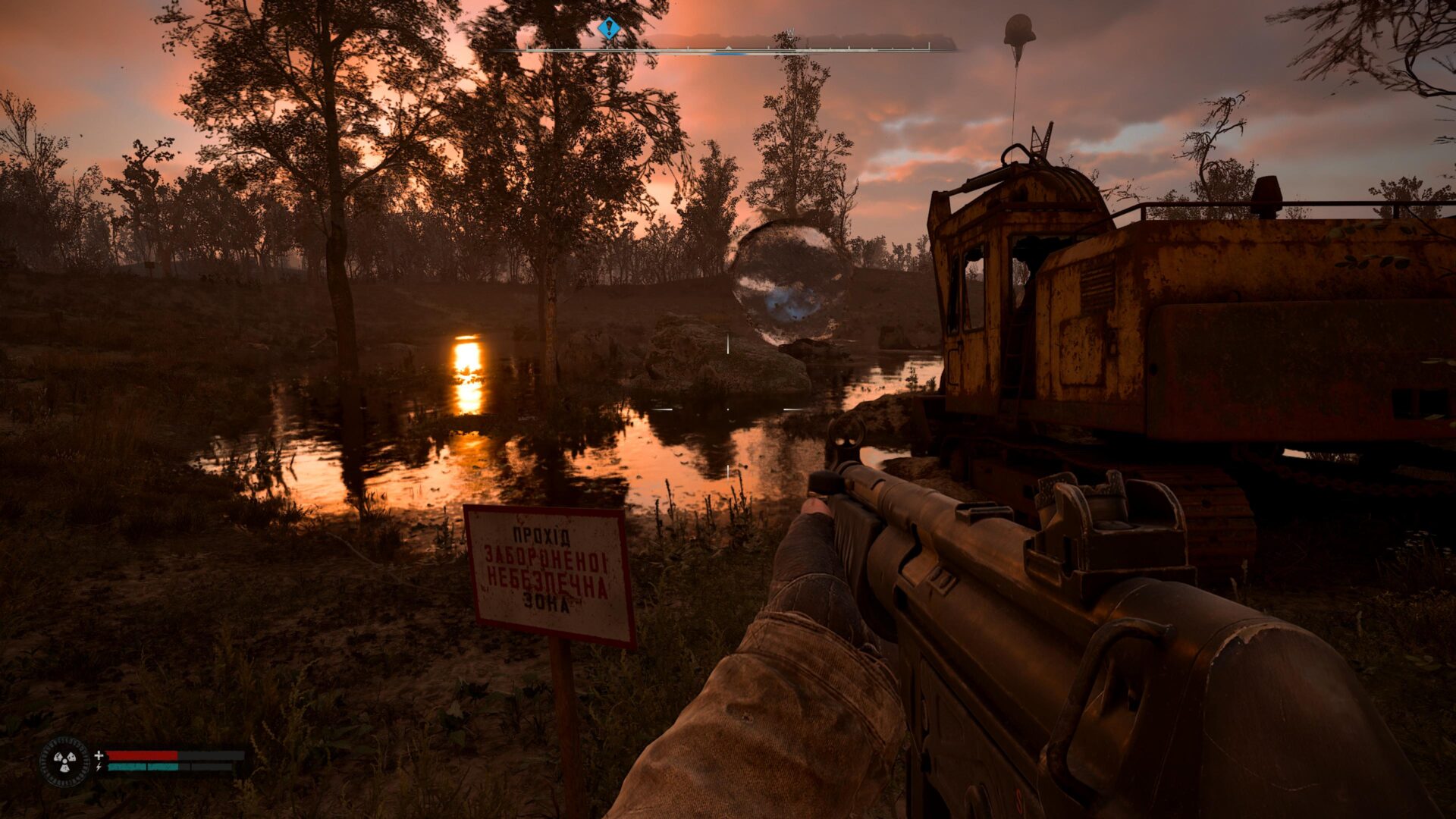Image resolution: width=1456 pixels, height=819 pixels.
Task: Select the blue quest marker on compass
Action: click(x=608, y=29)
